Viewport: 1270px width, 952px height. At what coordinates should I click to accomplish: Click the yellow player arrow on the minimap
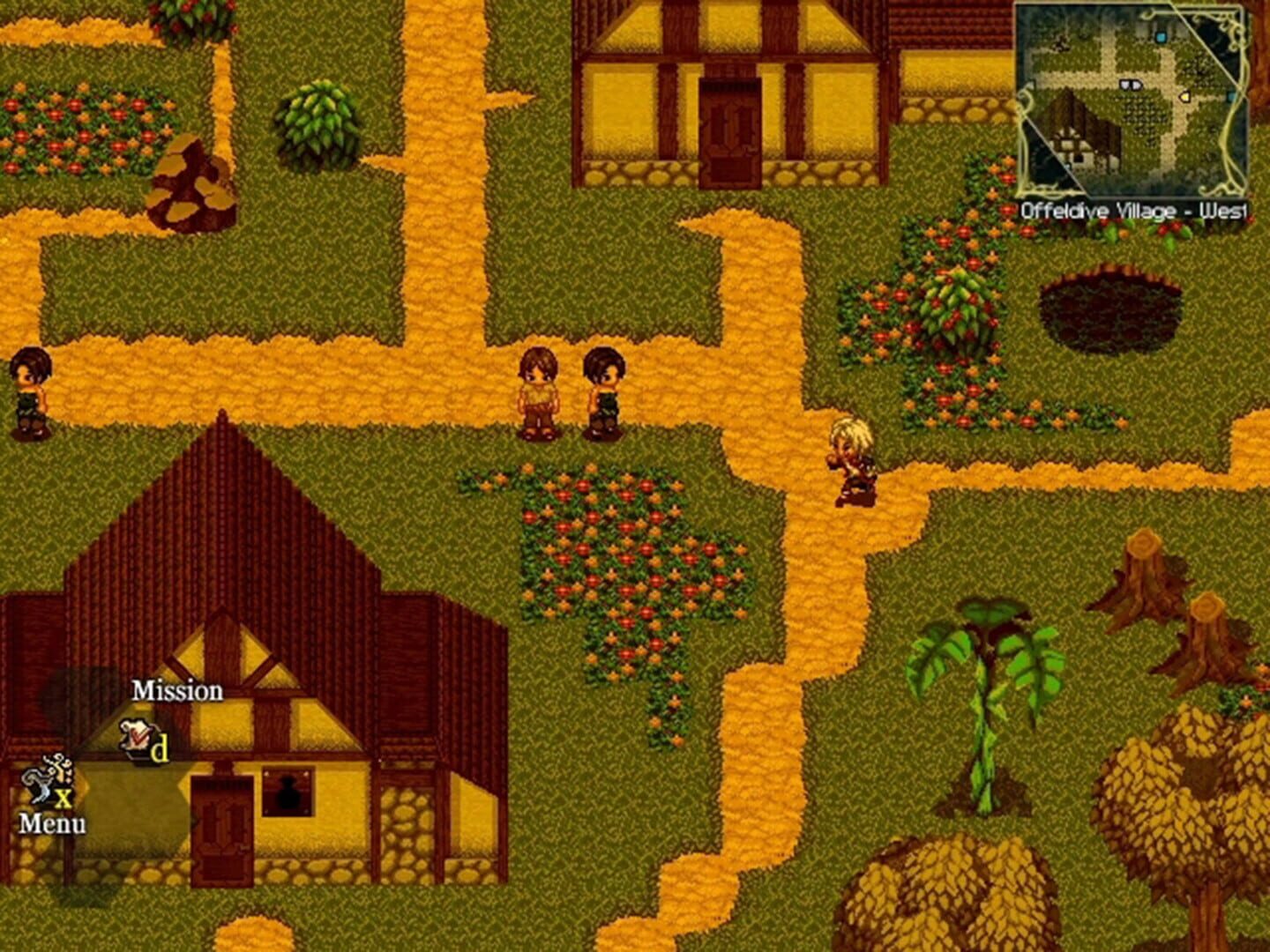tap(1184, 97)
